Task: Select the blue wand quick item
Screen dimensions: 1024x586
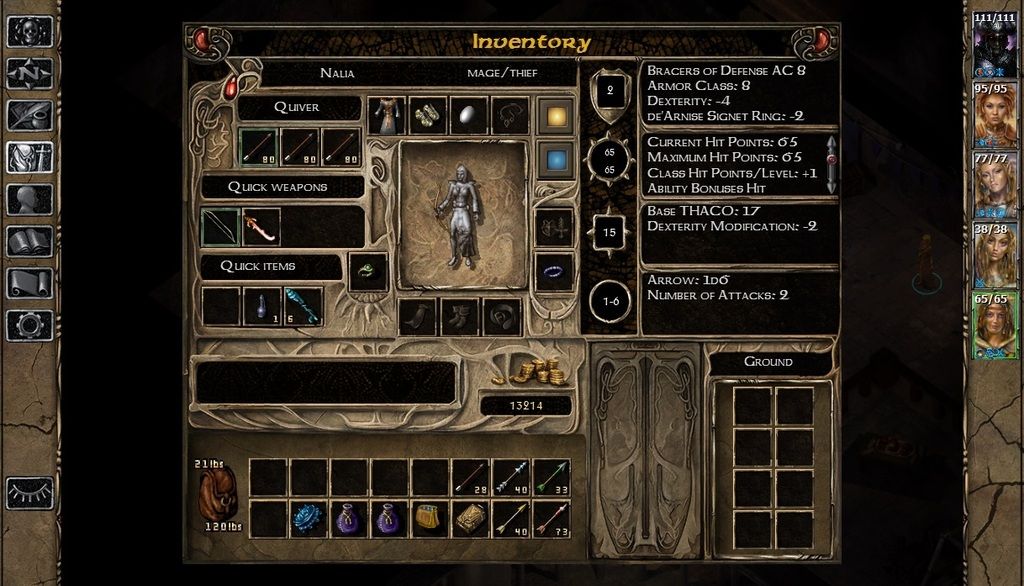Action: tap(302, 306)
